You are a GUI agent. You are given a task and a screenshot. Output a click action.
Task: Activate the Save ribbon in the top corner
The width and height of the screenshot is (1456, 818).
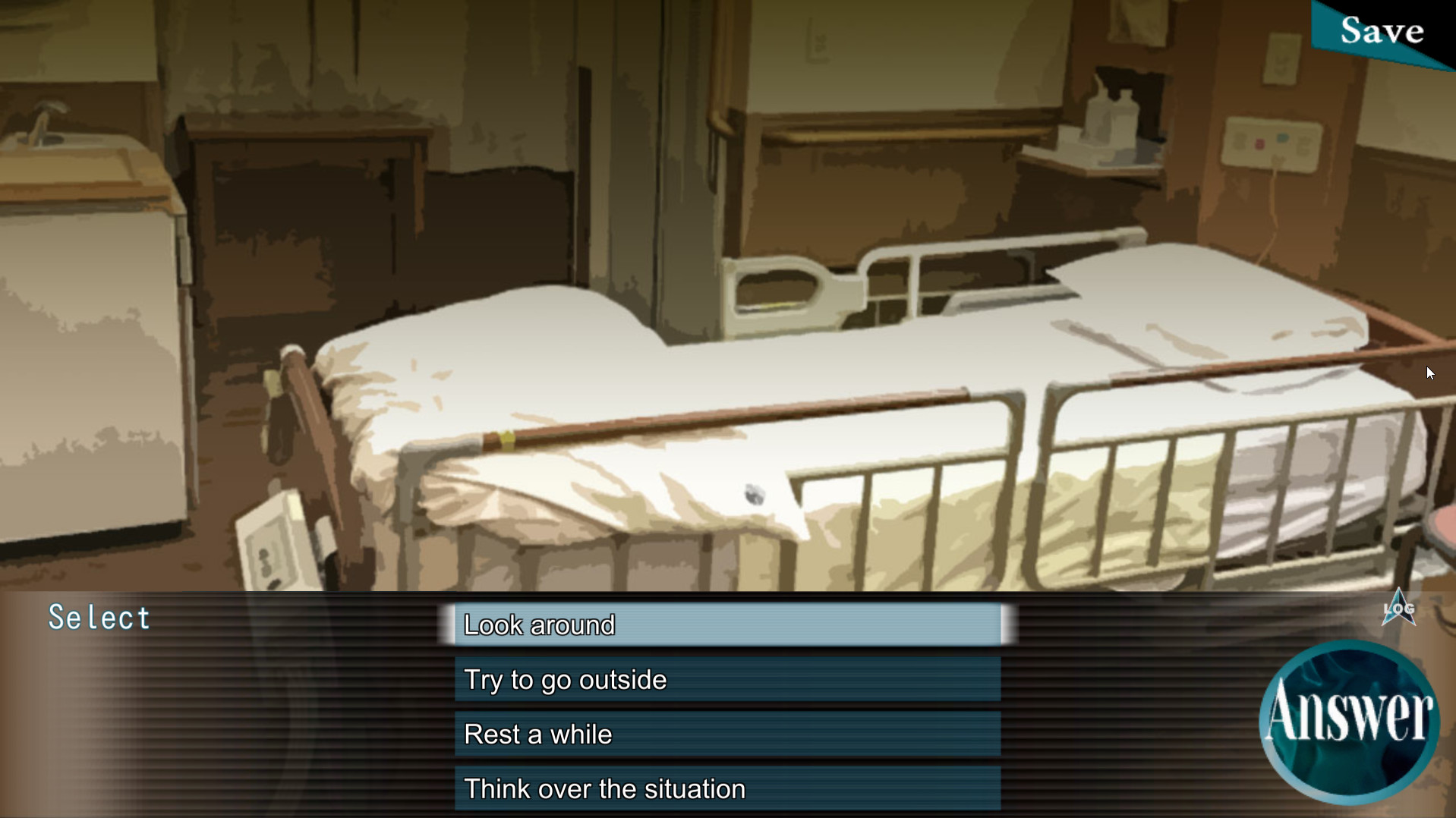[x=1382, y=30]
